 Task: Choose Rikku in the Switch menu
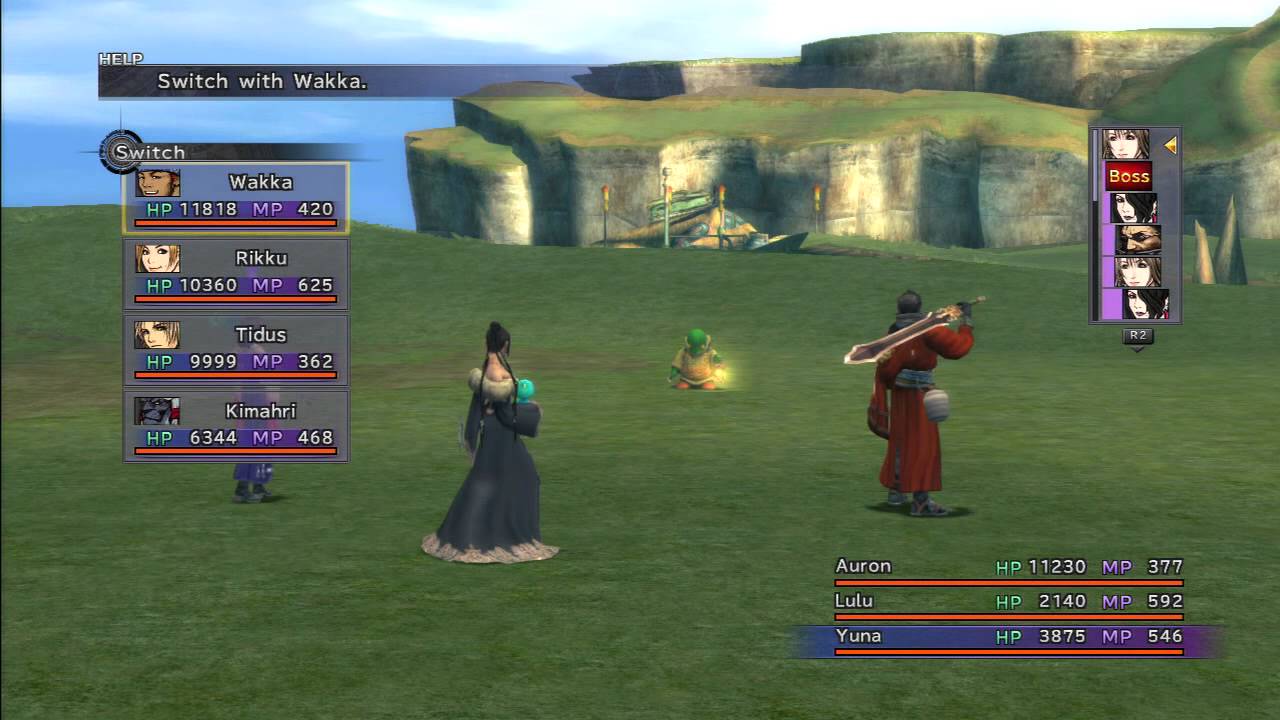[236, 273]
